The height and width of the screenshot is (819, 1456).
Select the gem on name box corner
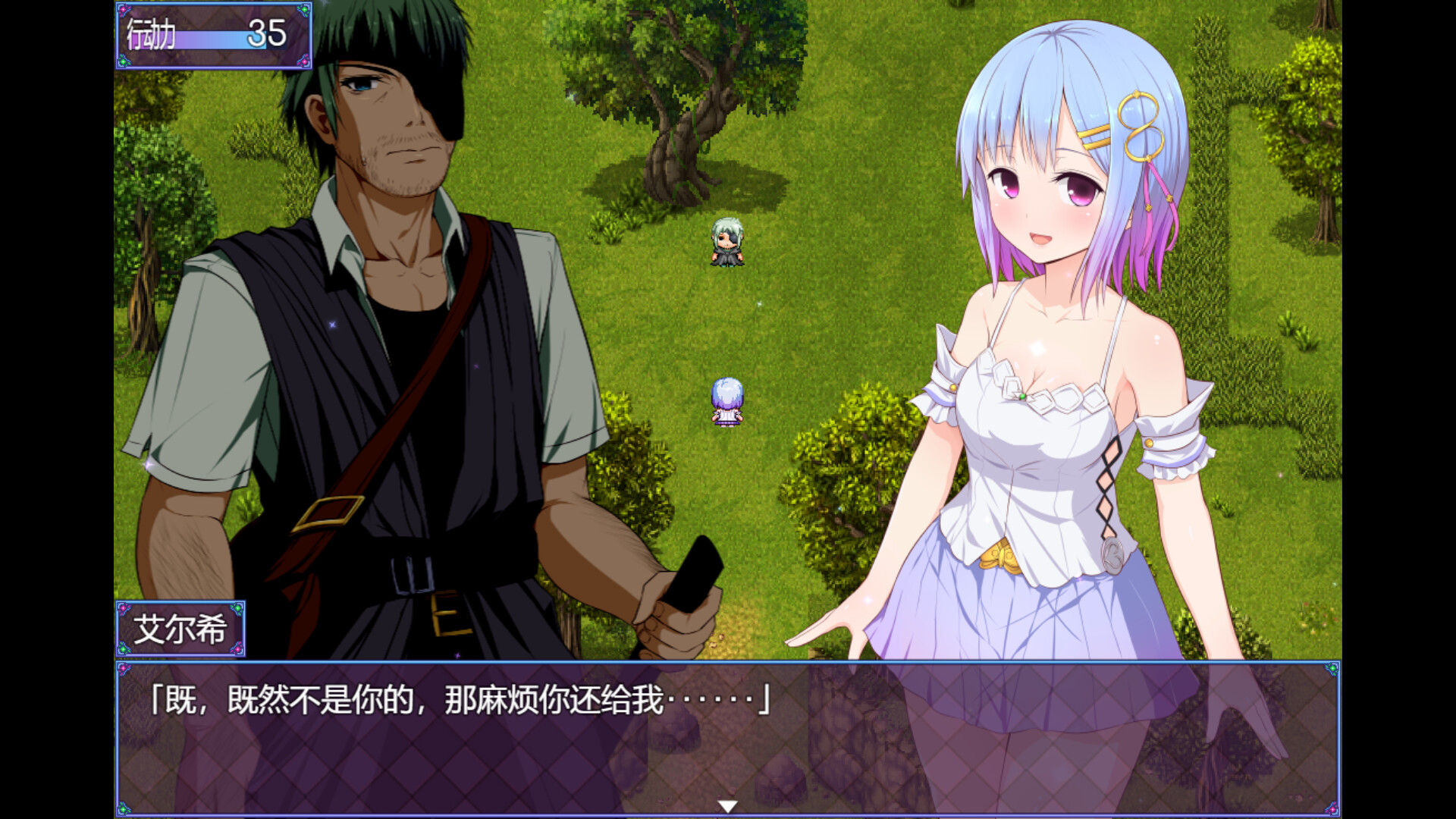point(124,607)
